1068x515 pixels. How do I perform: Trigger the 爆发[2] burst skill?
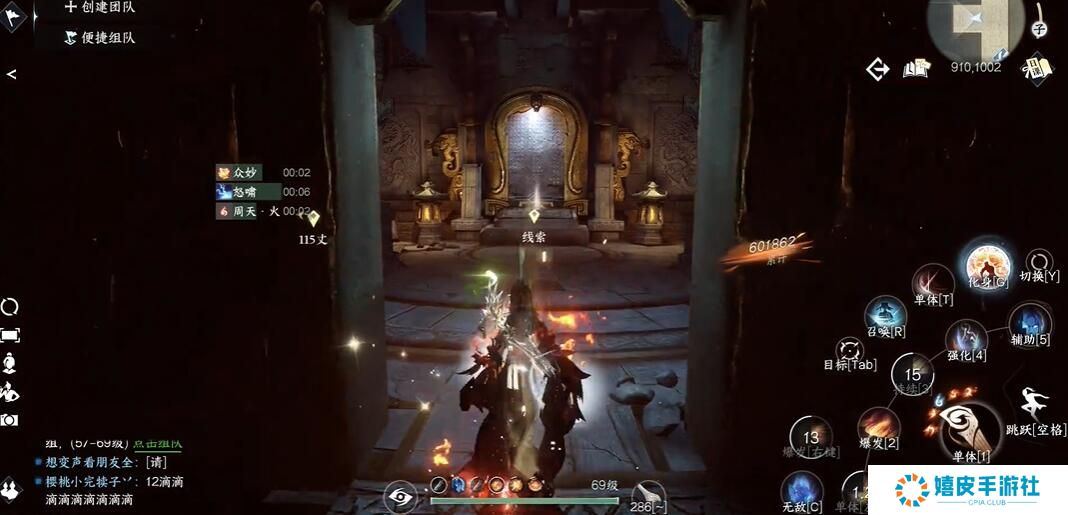(x=878, y=427)
